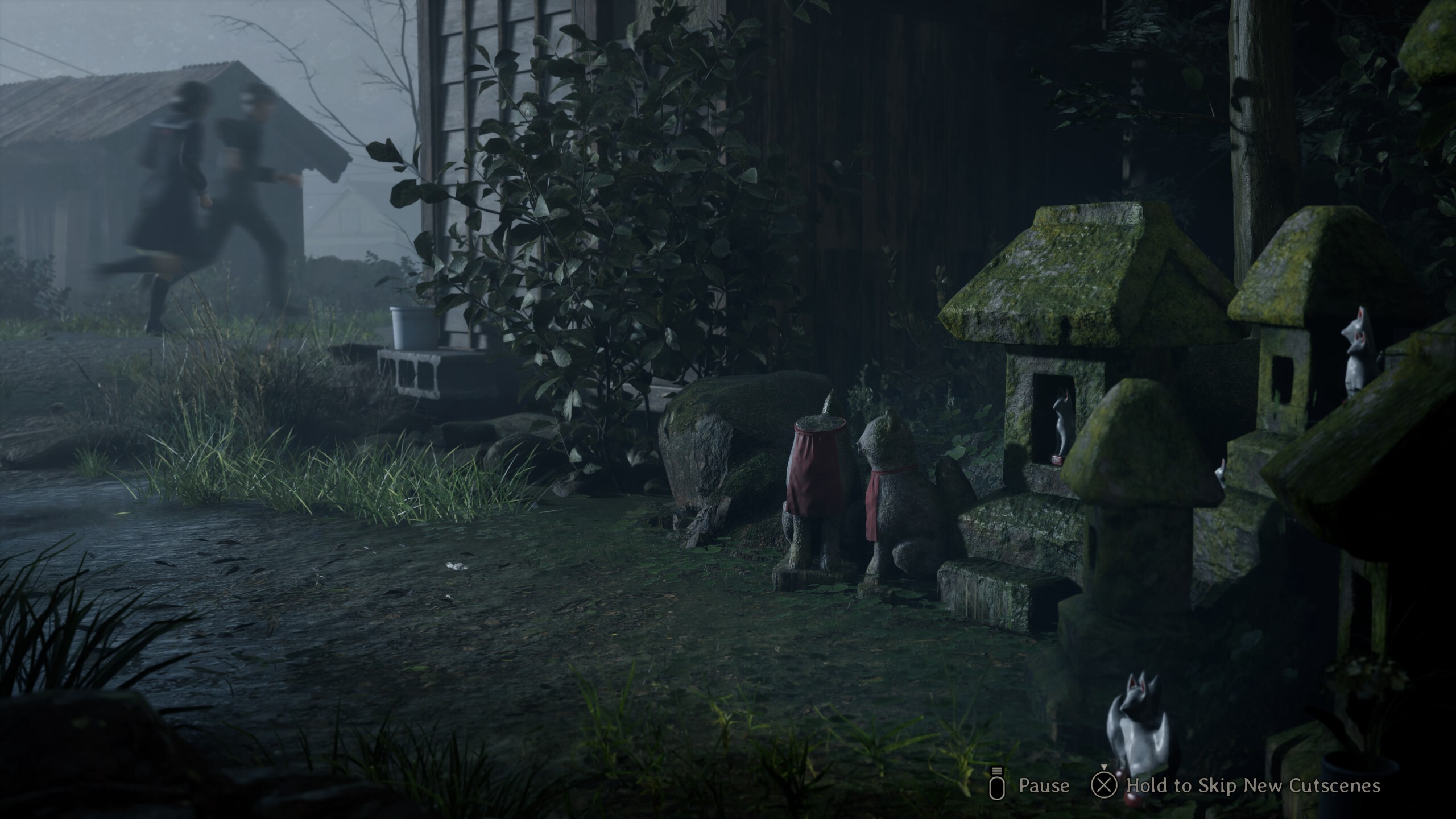
Task: Click the small fox statue on the mossy lantern edge
Action: point(1219,475)
